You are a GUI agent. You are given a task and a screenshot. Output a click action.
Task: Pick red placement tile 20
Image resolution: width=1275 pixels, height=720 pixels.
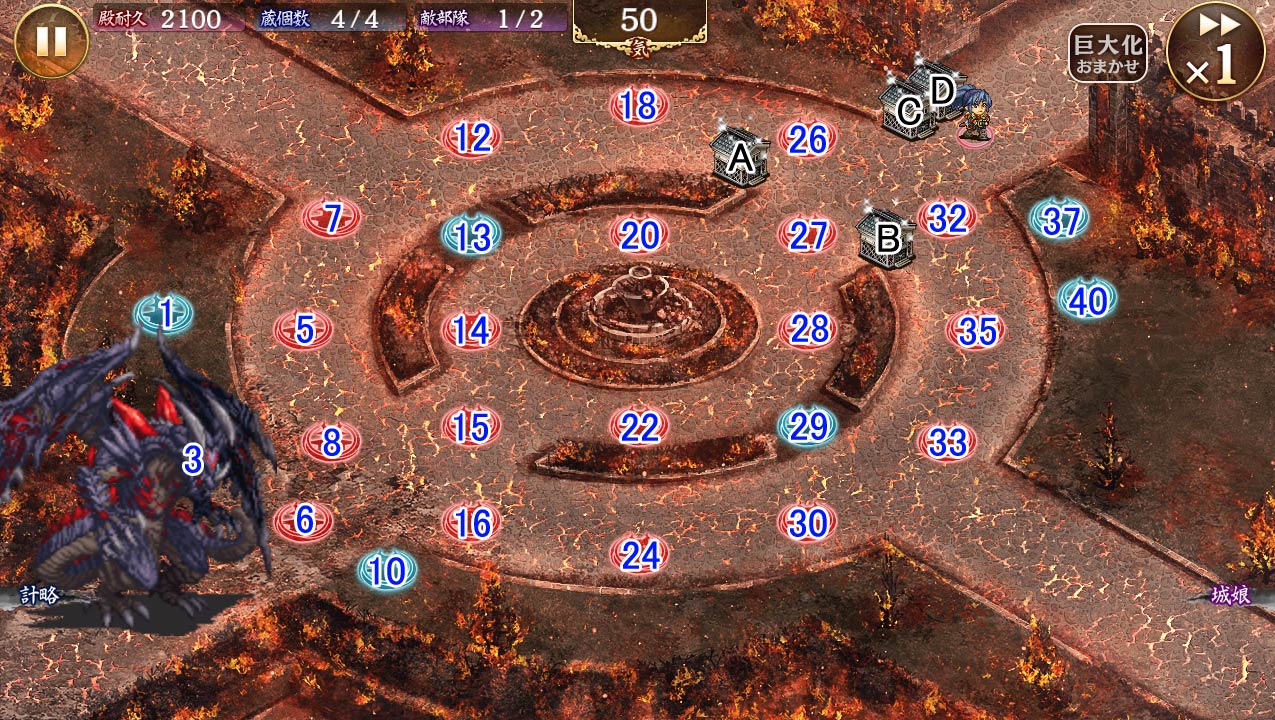point(639,235)
